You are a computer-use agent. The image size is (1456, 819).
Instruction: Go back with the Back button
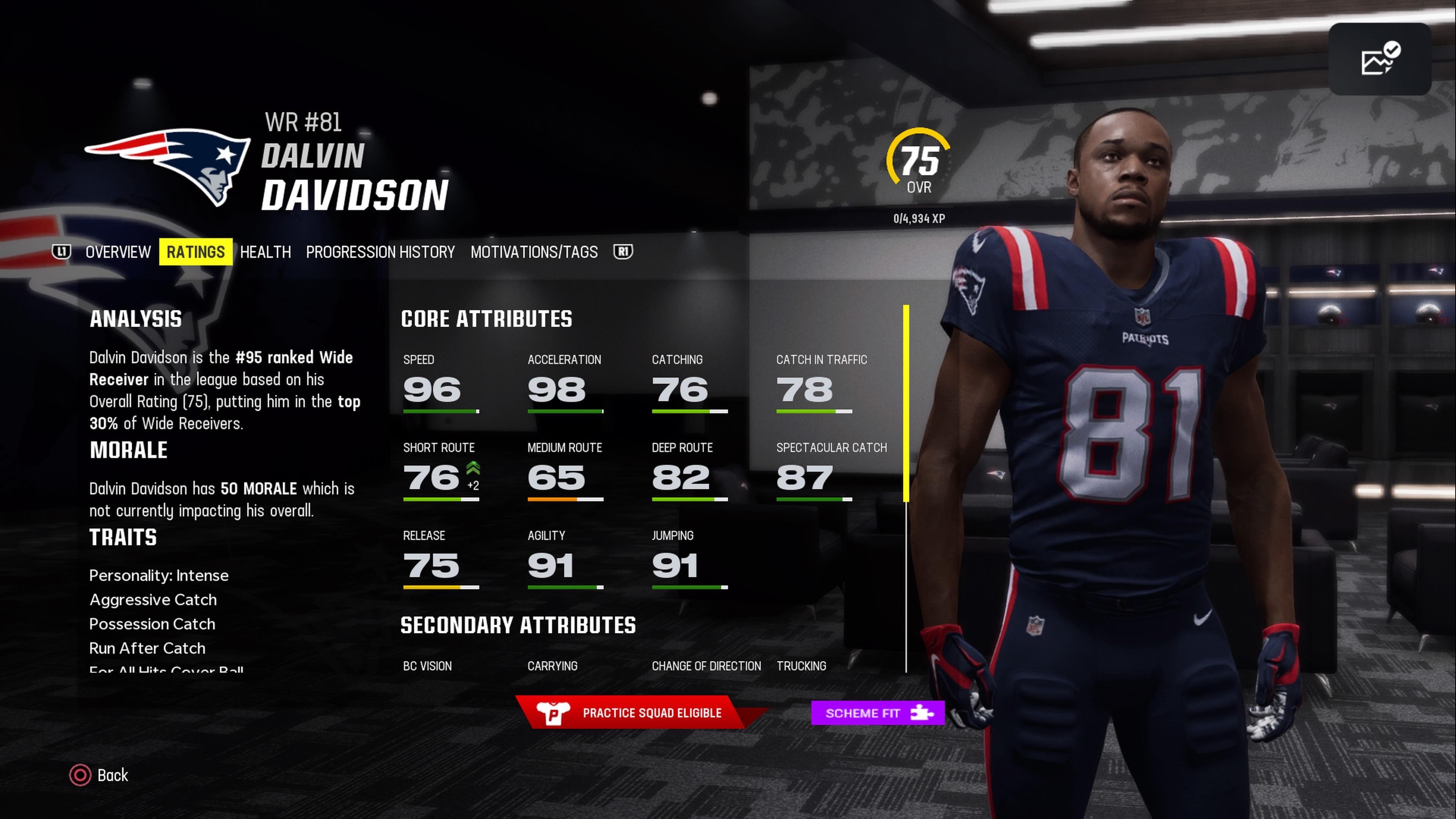[x=99, y=775]
